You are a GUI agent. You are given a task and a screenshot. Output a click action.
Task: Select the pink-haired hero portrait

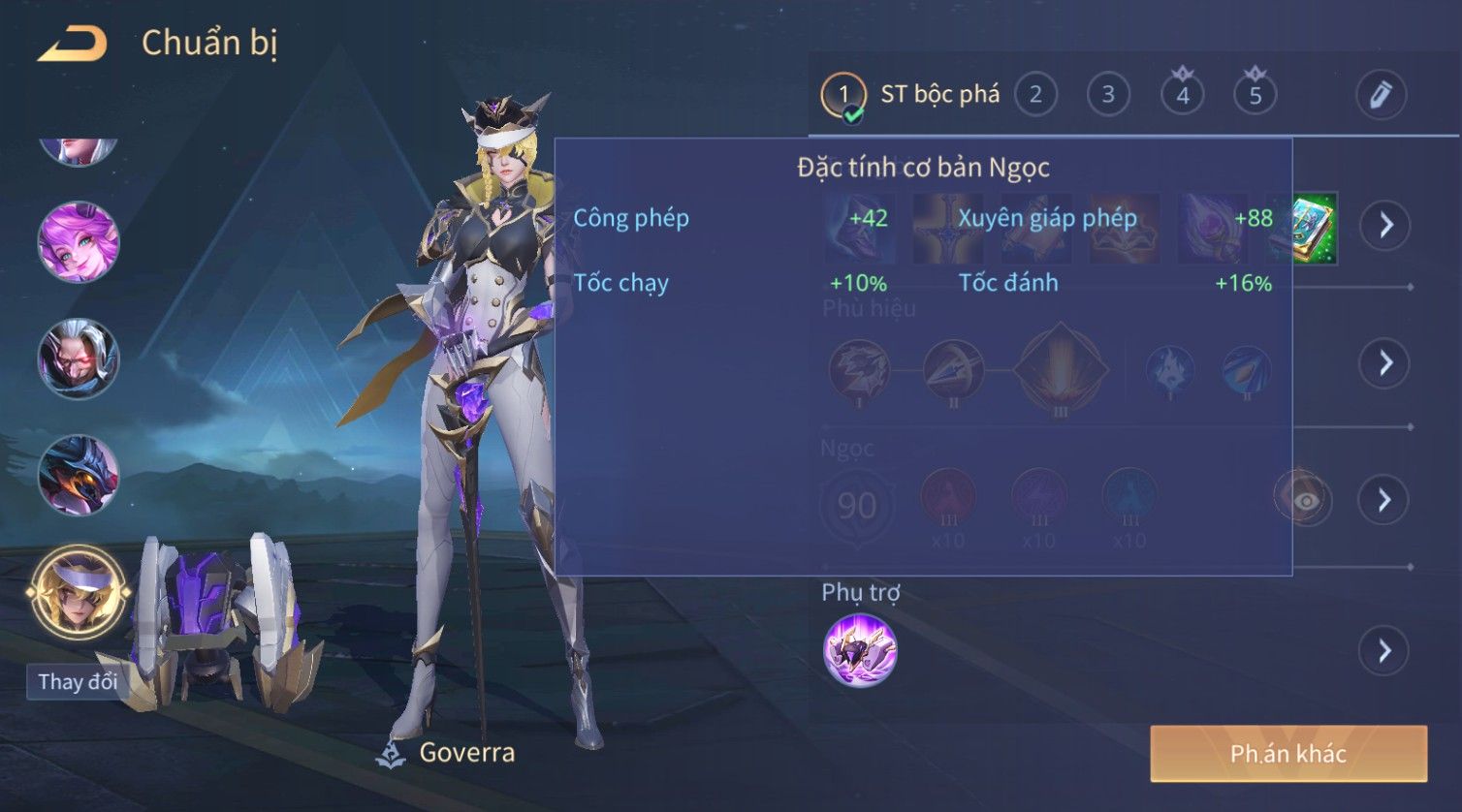pyautogui.click(x=79, y=242)
